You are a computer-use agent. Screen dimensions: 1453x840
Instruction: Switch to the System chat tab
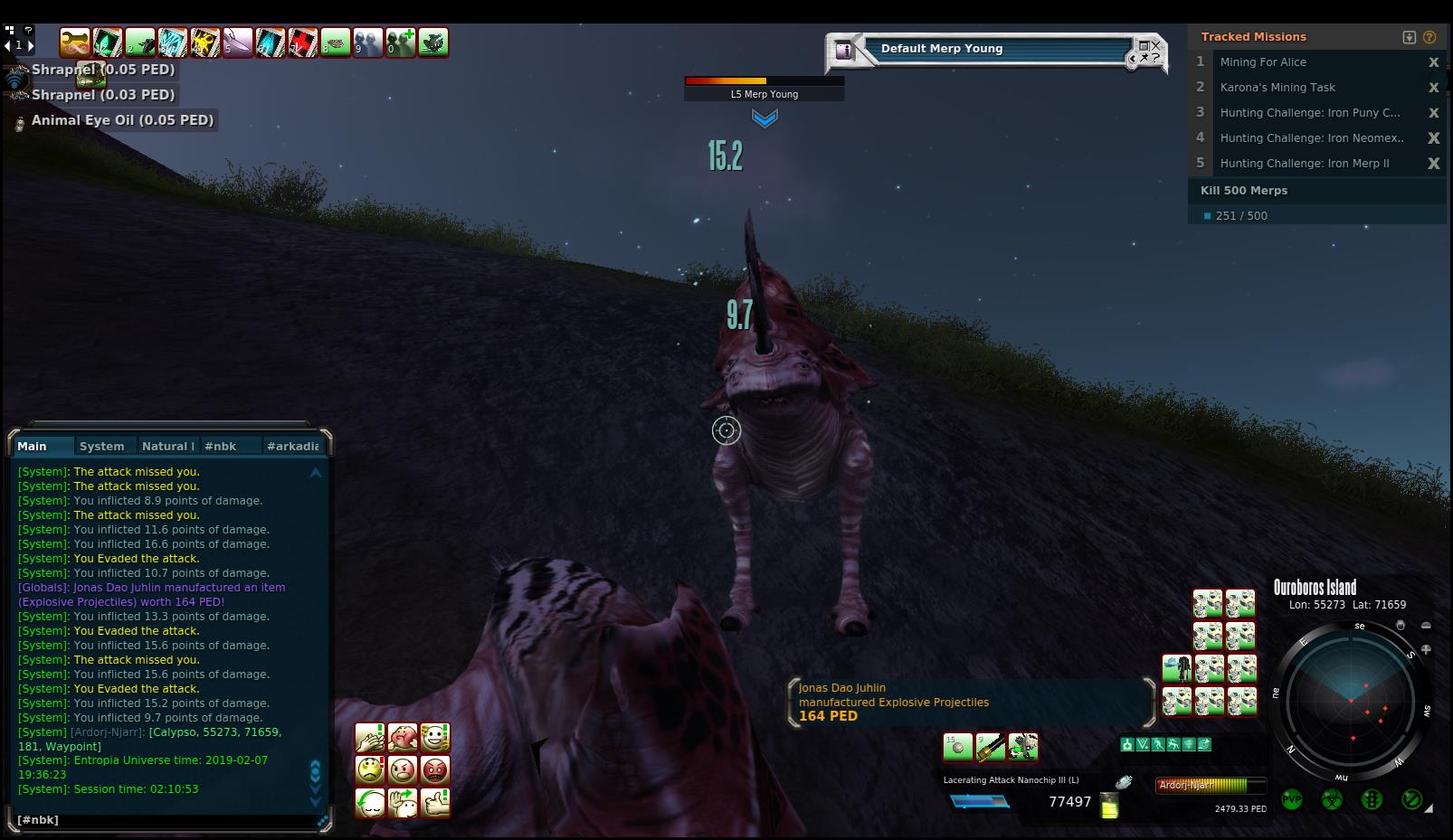(x=101, y=446)
